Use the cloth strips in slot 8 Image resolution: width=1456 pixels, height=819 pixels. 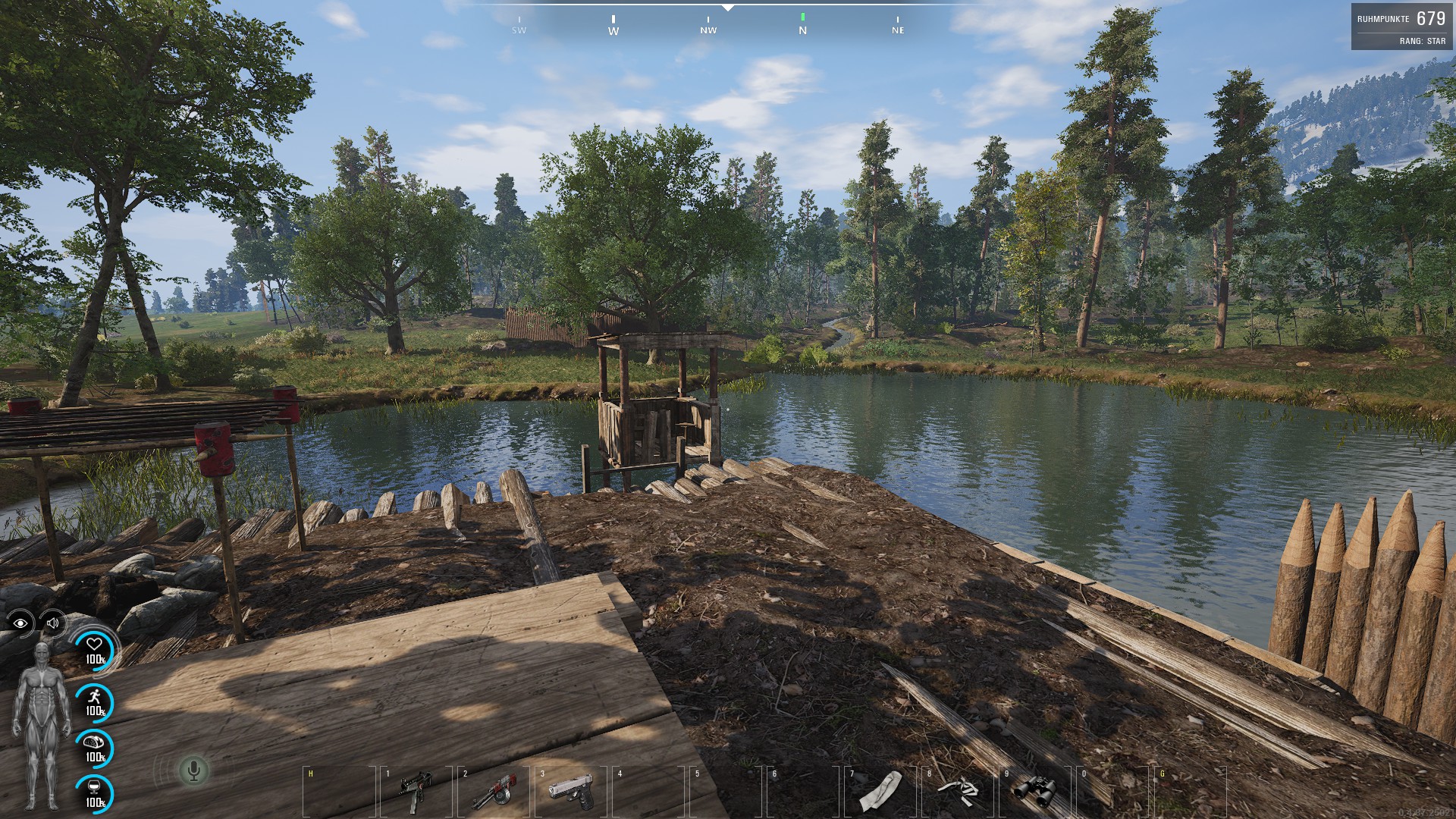pyautogui.click(x=958, y=790)
